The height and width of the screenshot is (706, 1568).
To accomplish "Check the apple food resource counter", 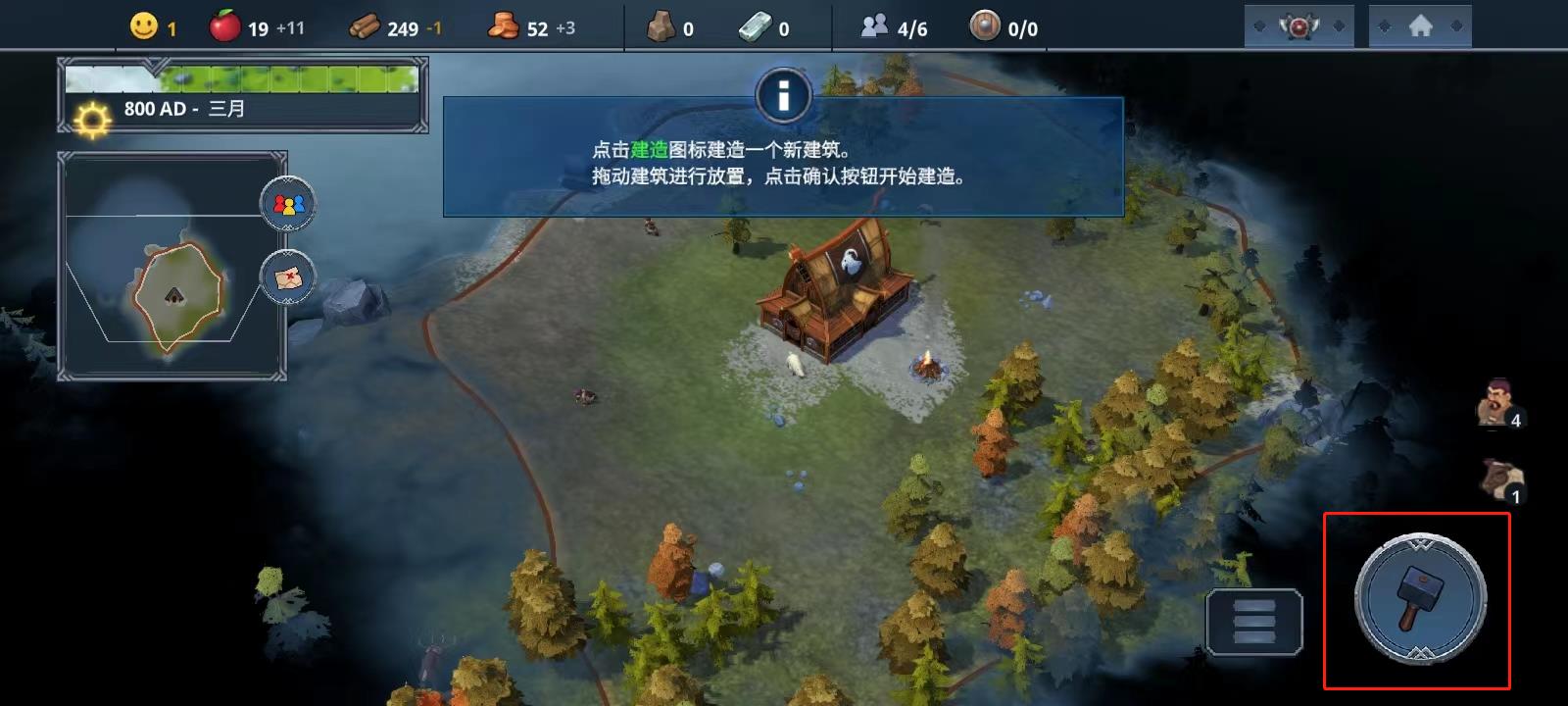I will (x=225, y=27).
